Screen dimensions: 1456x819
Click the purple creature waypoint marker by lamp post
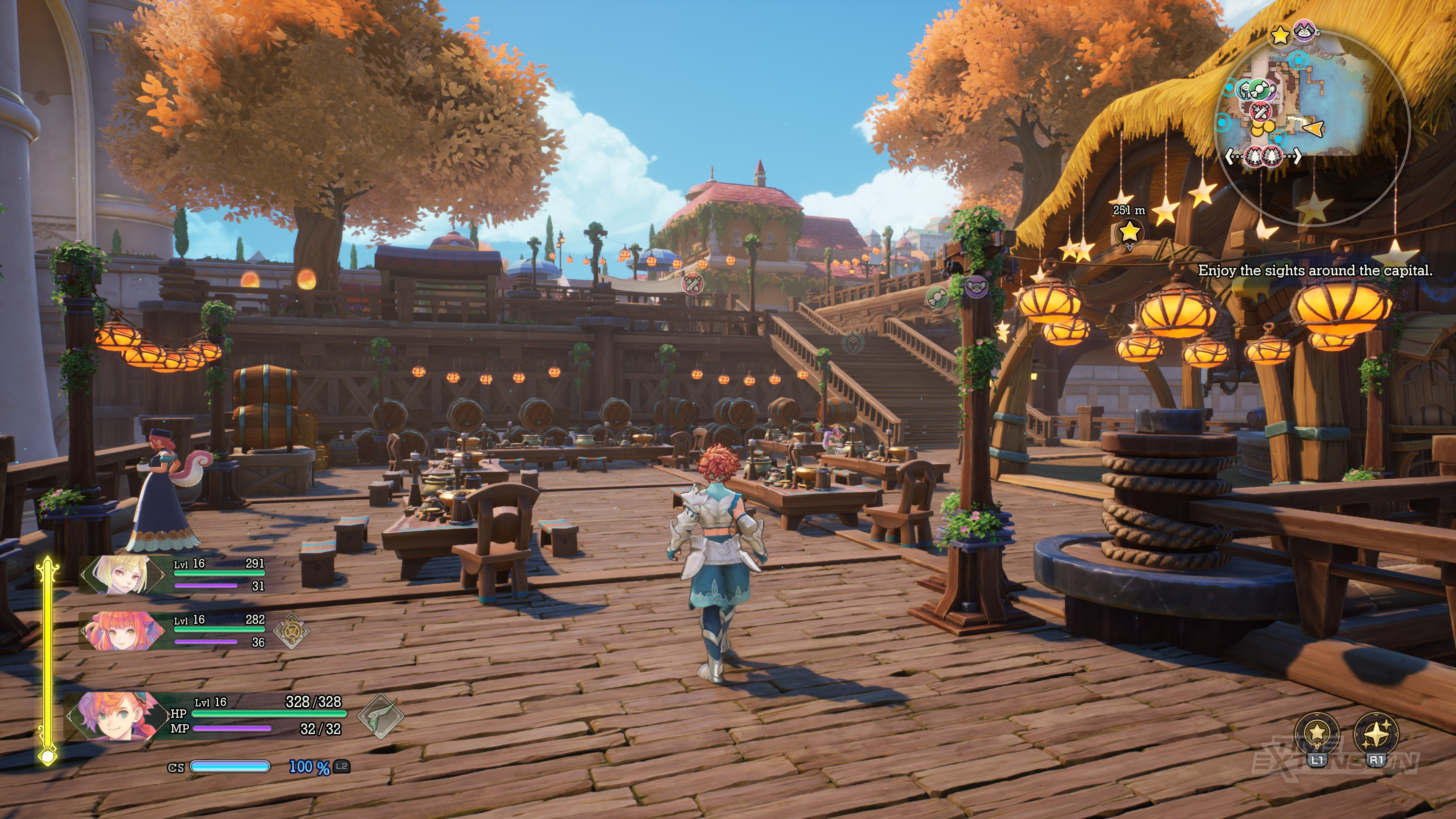tap(976, 287)
